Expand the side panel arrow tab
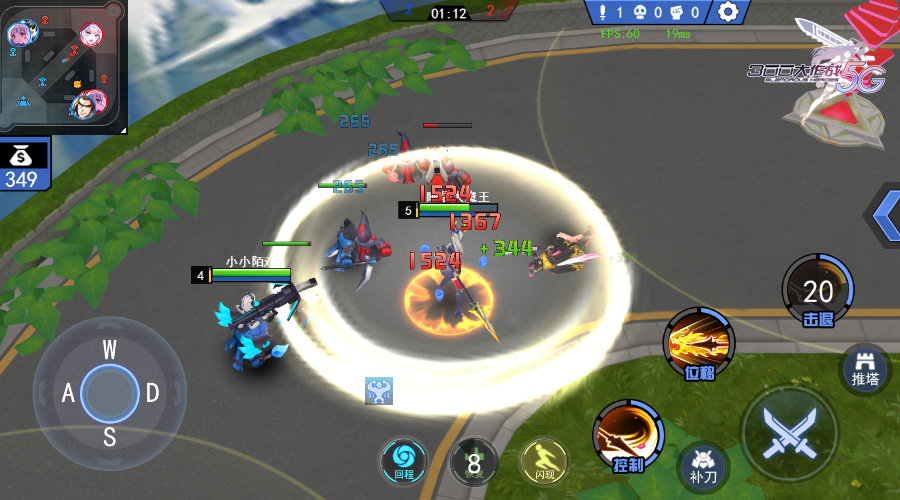Viewport: 900px width, 500px height. pyautogui.click(x=884, y=213)
